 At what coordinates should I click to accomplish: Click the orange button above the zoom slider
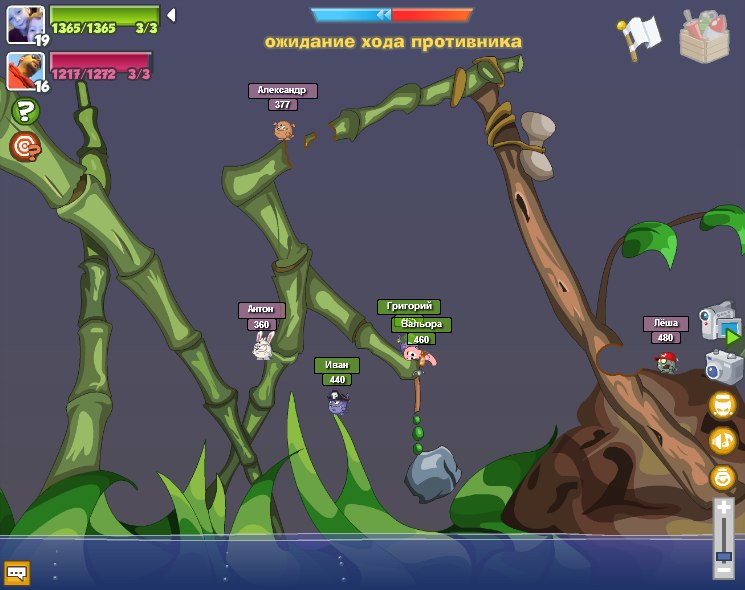722,477
